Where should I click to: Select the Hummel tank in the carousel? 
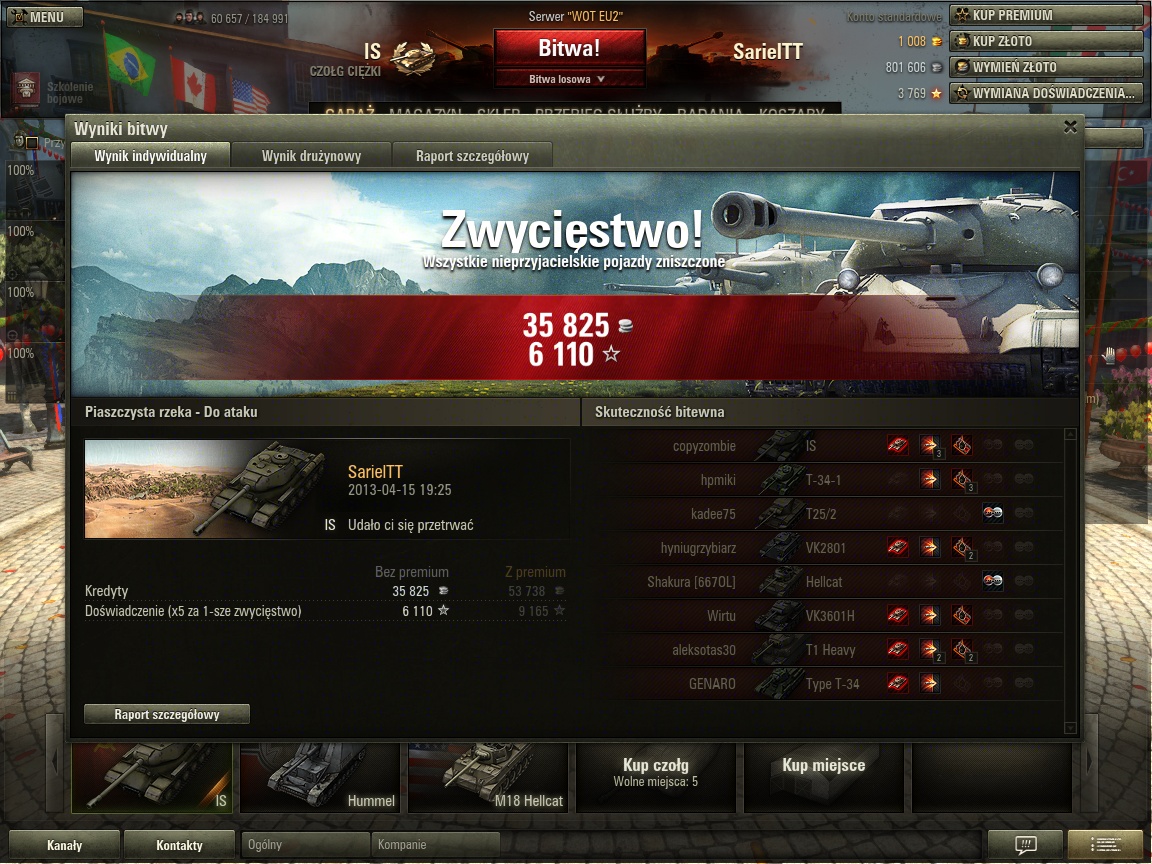(320, 776)
